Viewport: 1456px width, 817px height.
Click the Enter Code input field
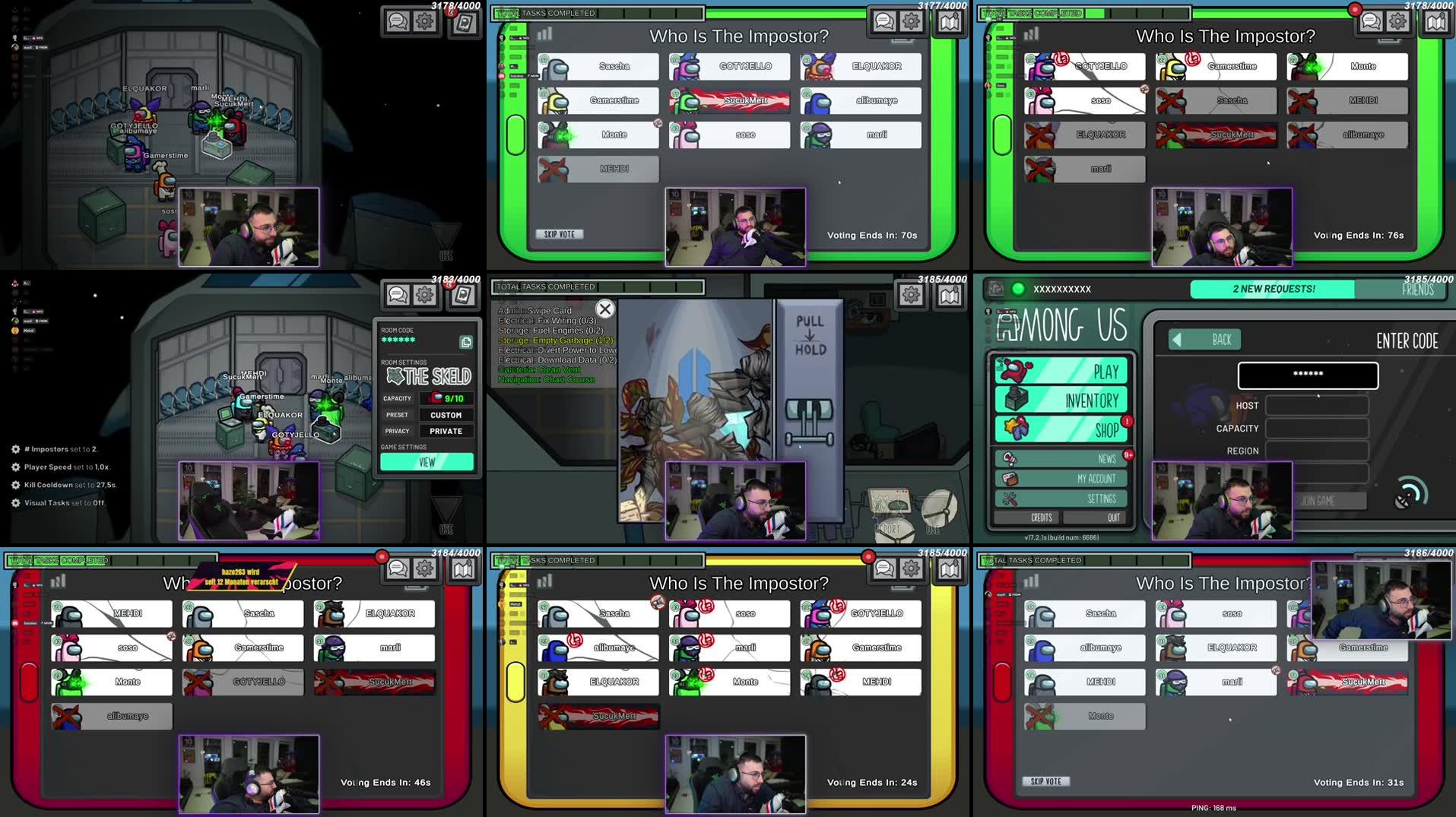pyautogui.click(x=1308, y=375)
